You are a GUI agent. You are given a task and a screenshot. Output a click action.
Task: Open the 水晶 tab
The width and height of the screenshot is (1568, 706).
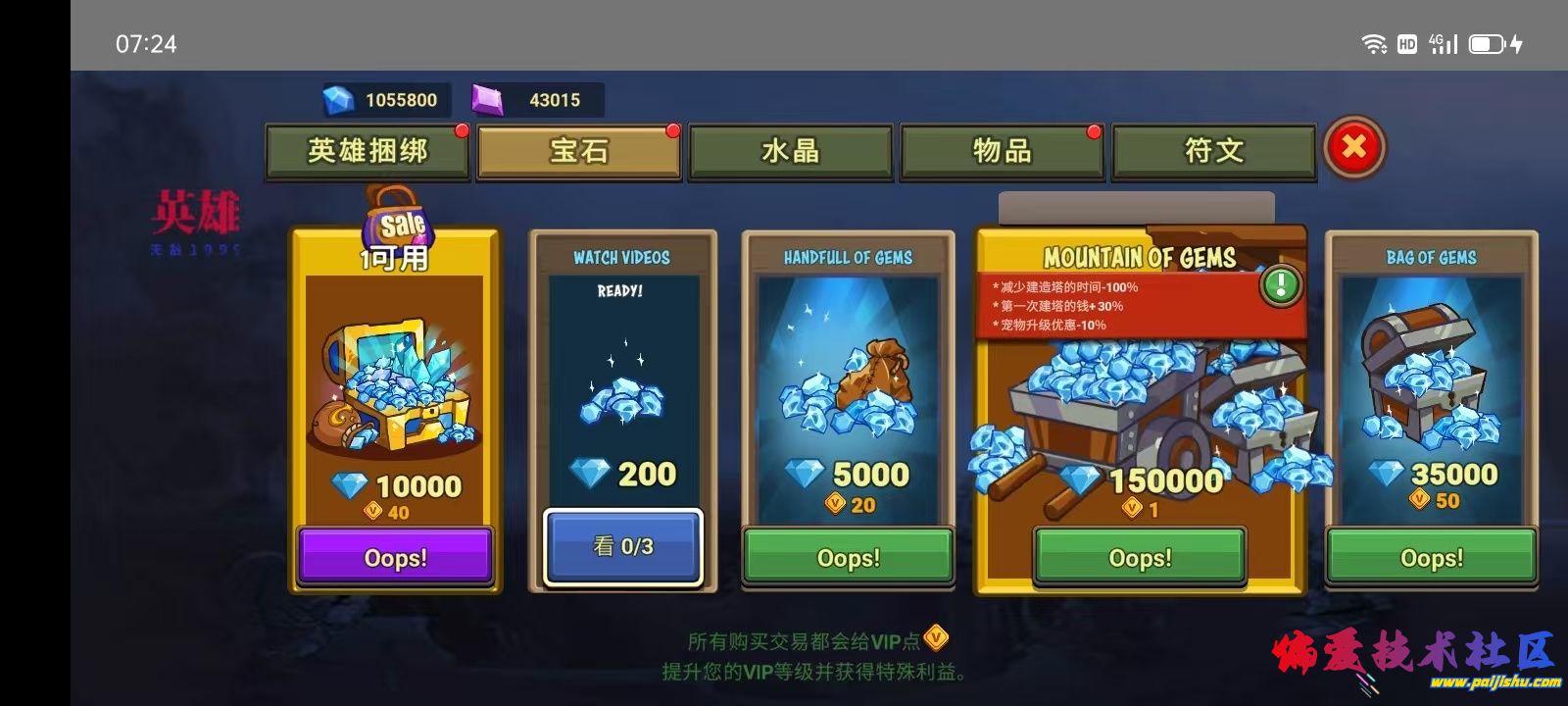[x=790, y=149]
